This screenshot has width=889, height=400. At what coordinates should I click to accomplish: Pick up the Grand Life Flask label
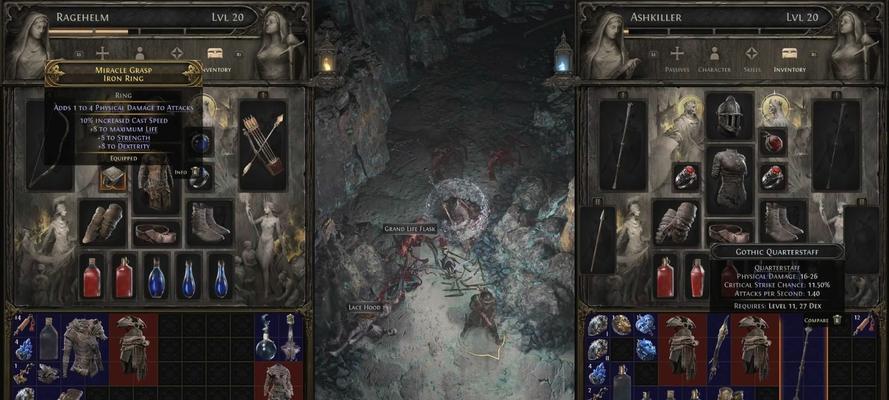pyautogui.click(x=410, y=229)
